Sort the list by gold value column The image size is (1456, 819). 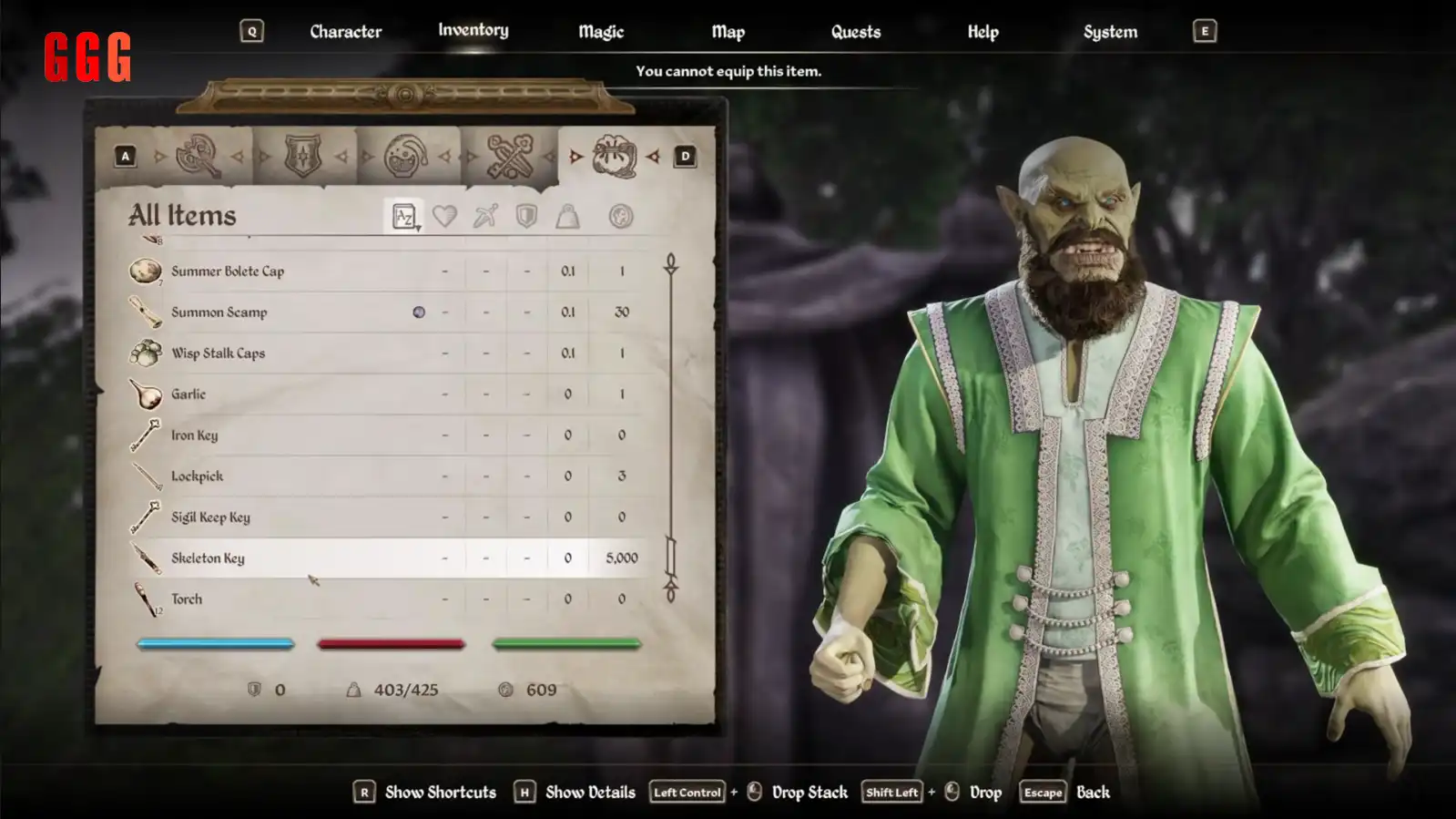tap(621, 217)
